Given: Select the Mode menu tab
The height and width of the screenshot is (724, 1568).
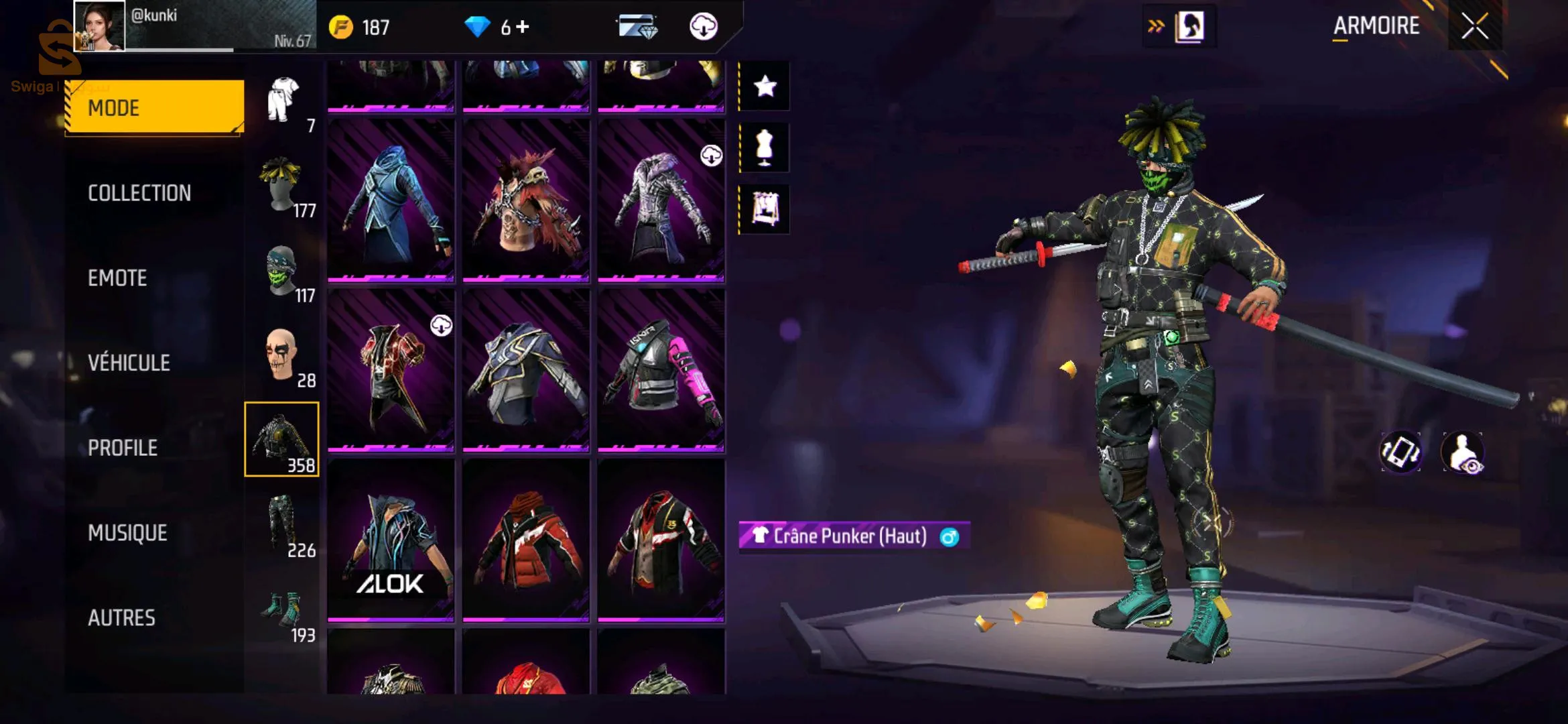Looking at the screenshot, I should pyautogui.click(x=155, y=107).
